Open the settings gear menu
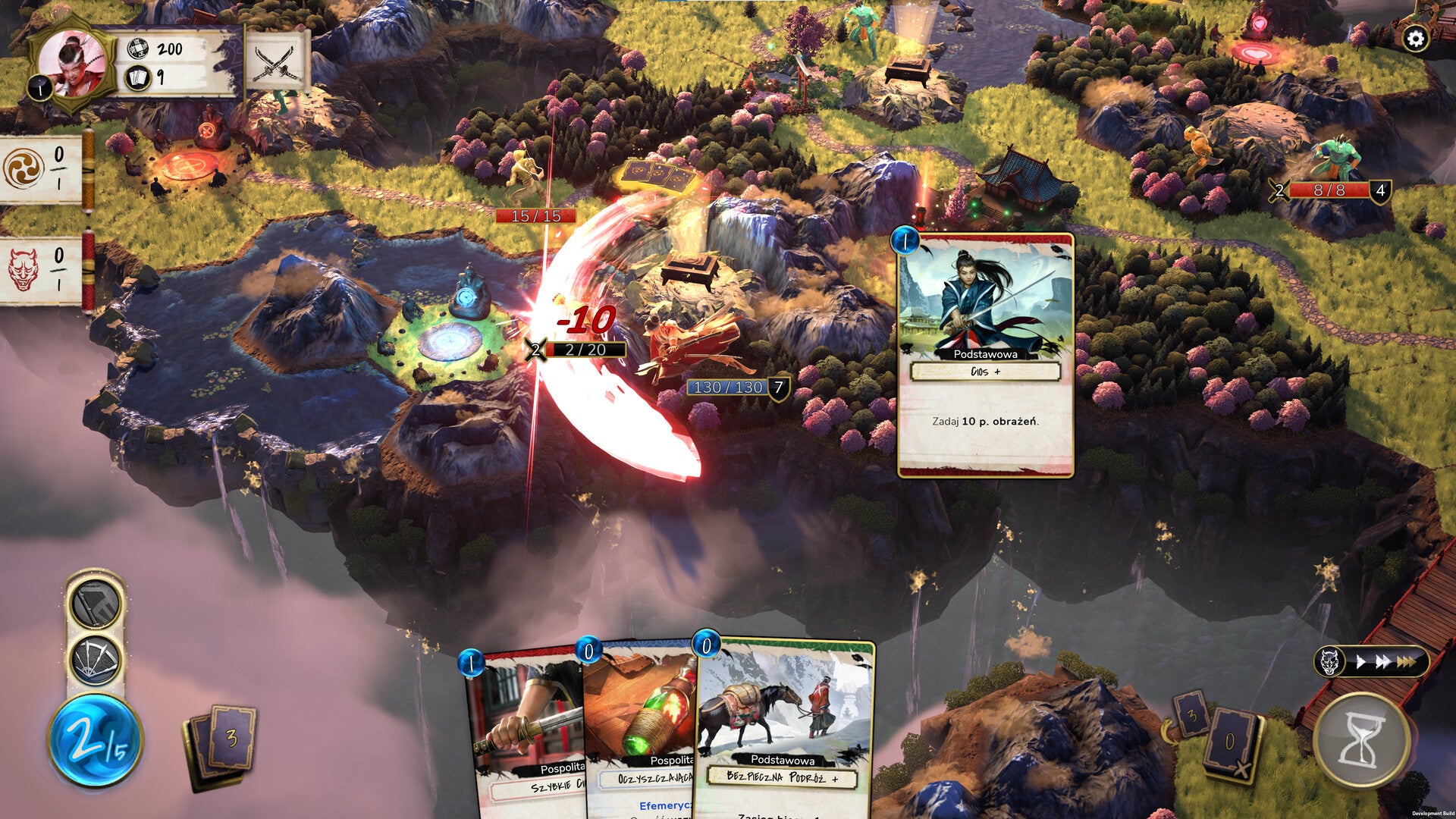 coord(1415,39)
